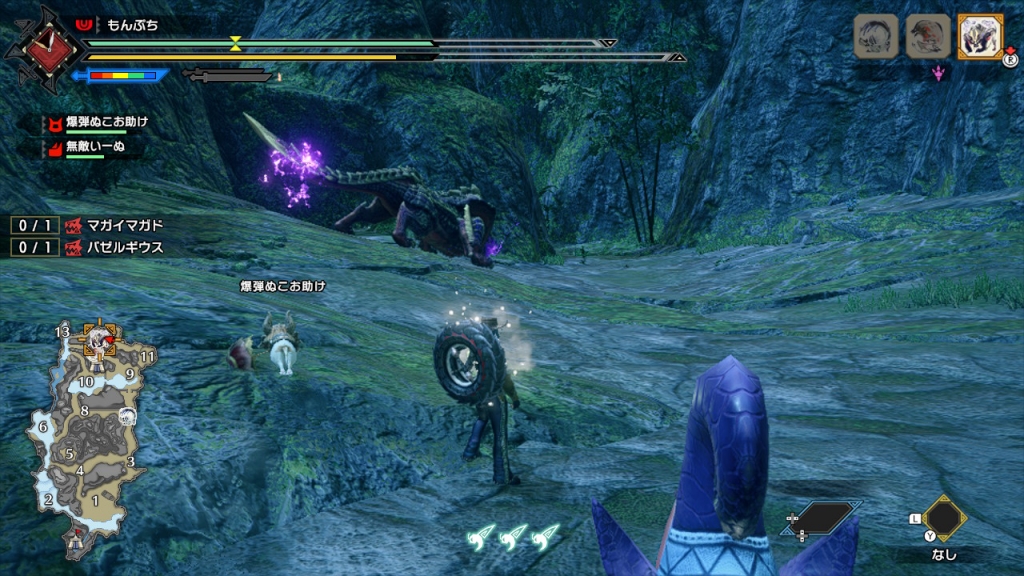Click the main camp tent marker on the minimap
The image size is (1024, 576).
point(76,540)
